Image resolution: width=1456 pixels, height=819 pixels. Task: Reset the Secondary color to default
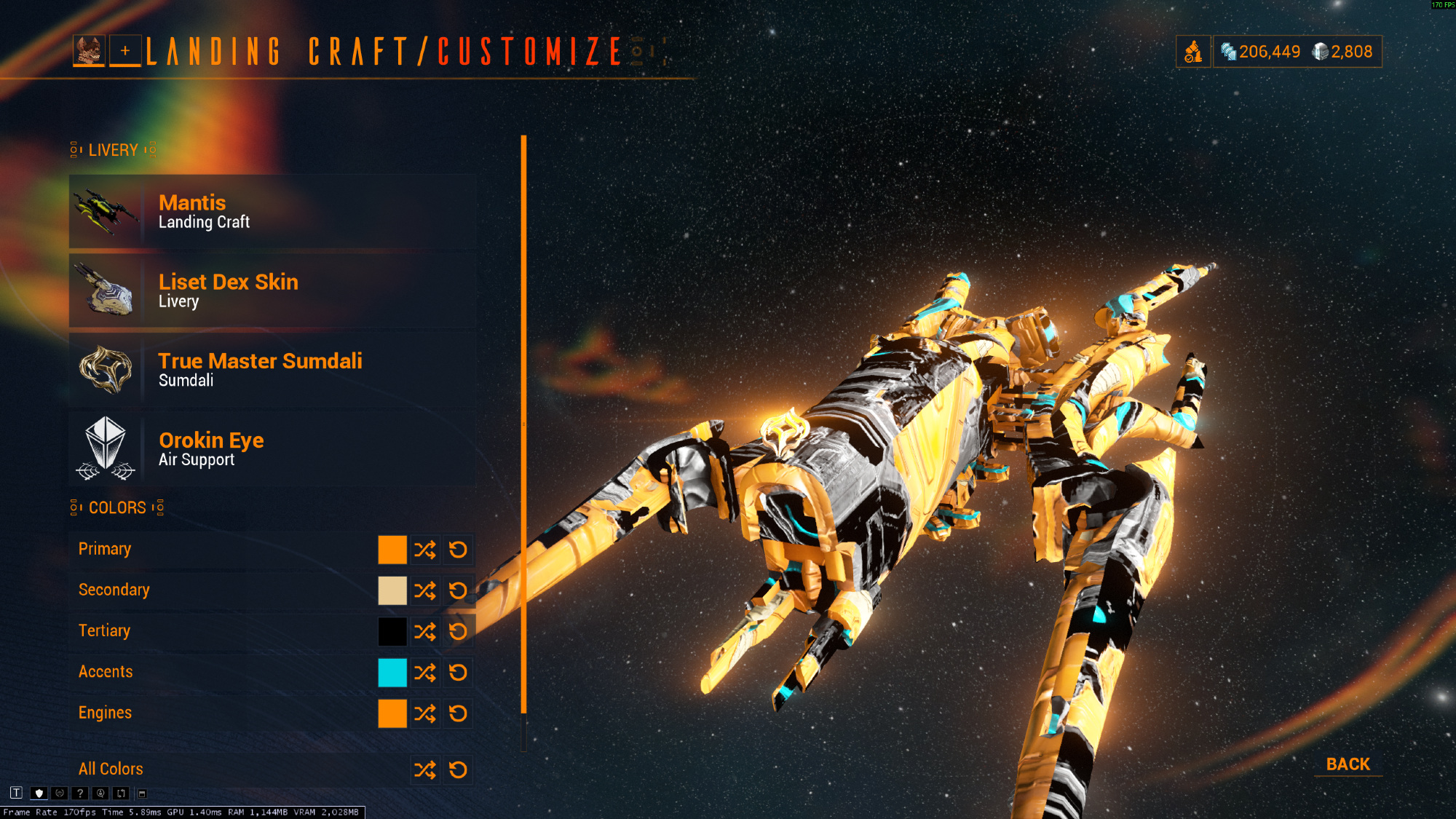(x=458, y=590)
